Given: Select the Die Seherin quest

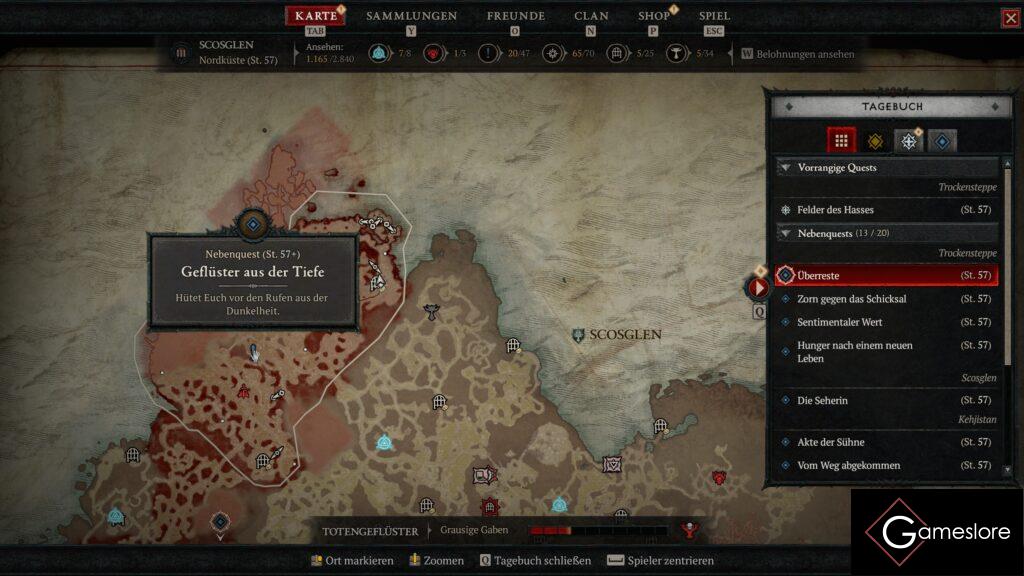Looking at the screenshot, I should (x=822, y=400).
